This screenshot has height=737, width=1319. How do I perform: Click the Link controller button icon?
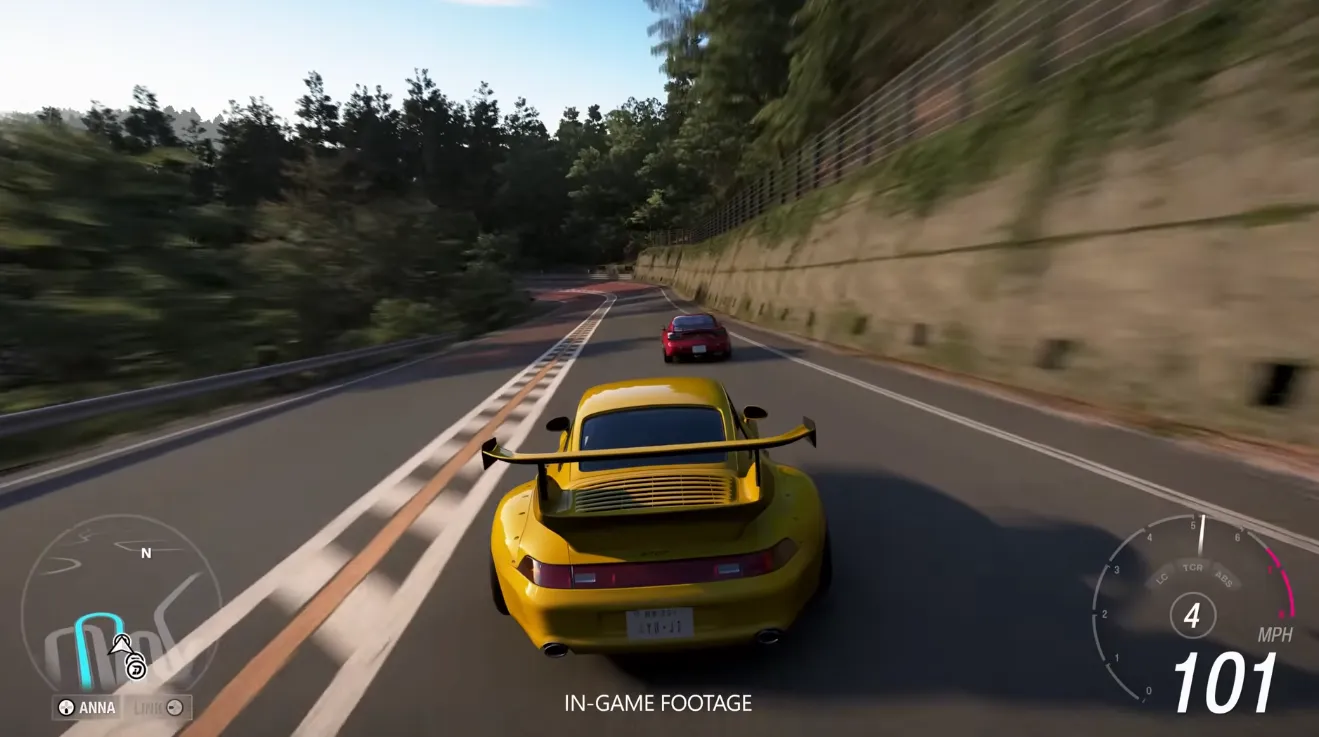(x=174, y=708)
